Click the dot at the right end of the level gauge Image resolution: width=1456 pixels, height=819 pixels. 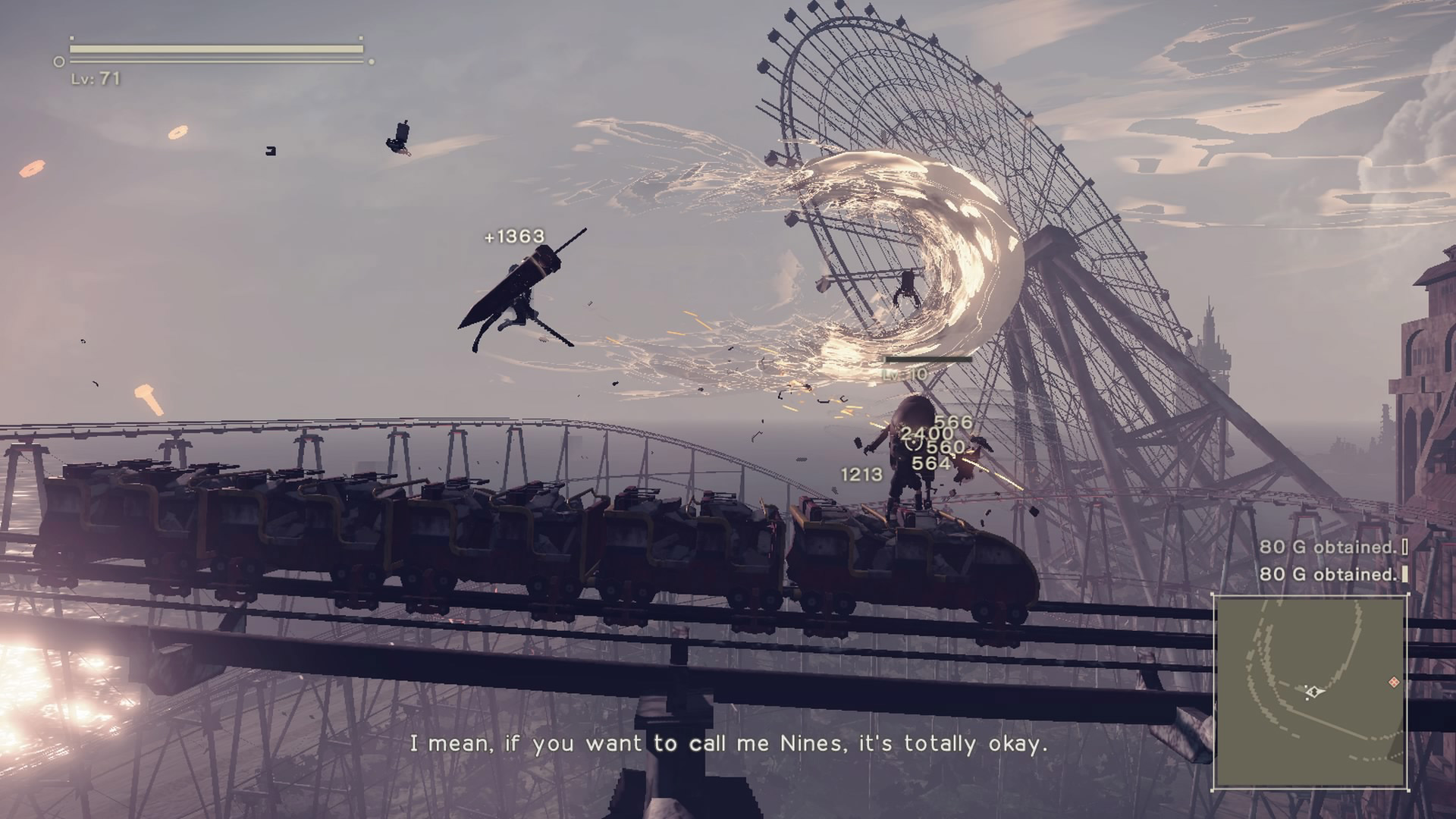coord(372,62)
